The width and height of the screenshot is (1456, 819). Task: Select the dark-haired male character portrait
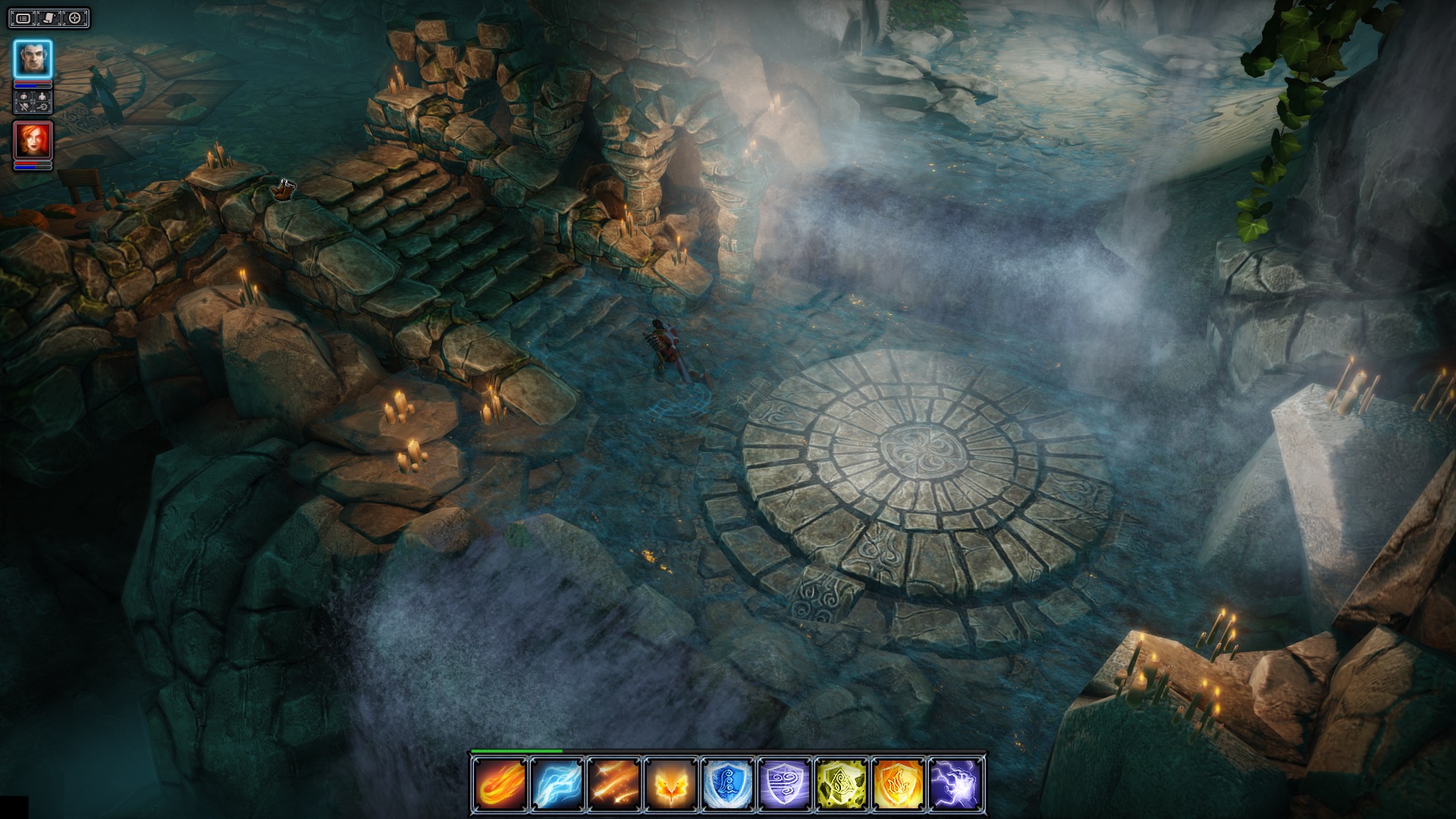point(33,59)
